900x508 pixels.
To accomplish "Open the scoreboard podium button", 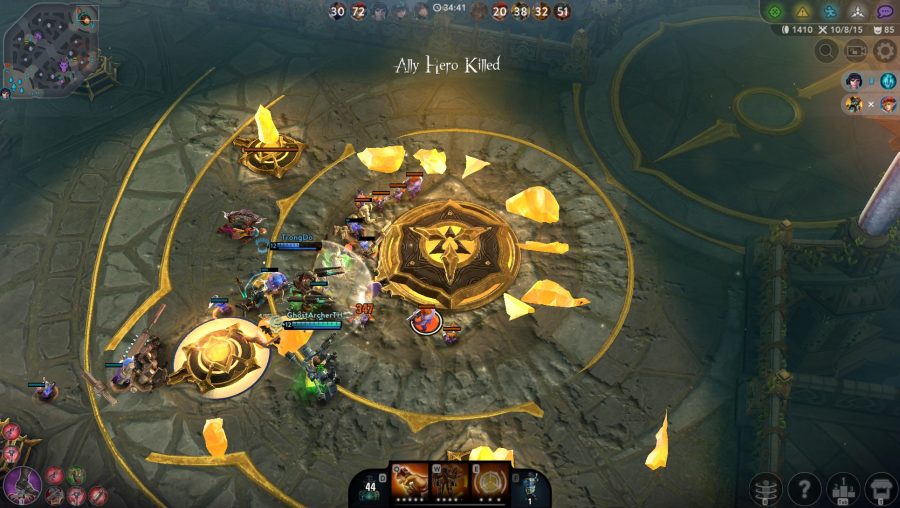I will pyautogui.click(x=844, y=489).
